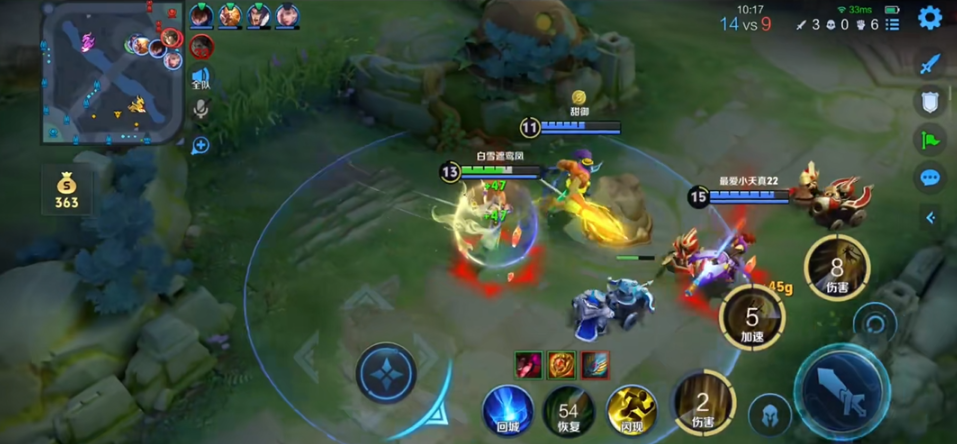Toggle the microphone icon
The image size is (957, 444).
pos(201,109)
